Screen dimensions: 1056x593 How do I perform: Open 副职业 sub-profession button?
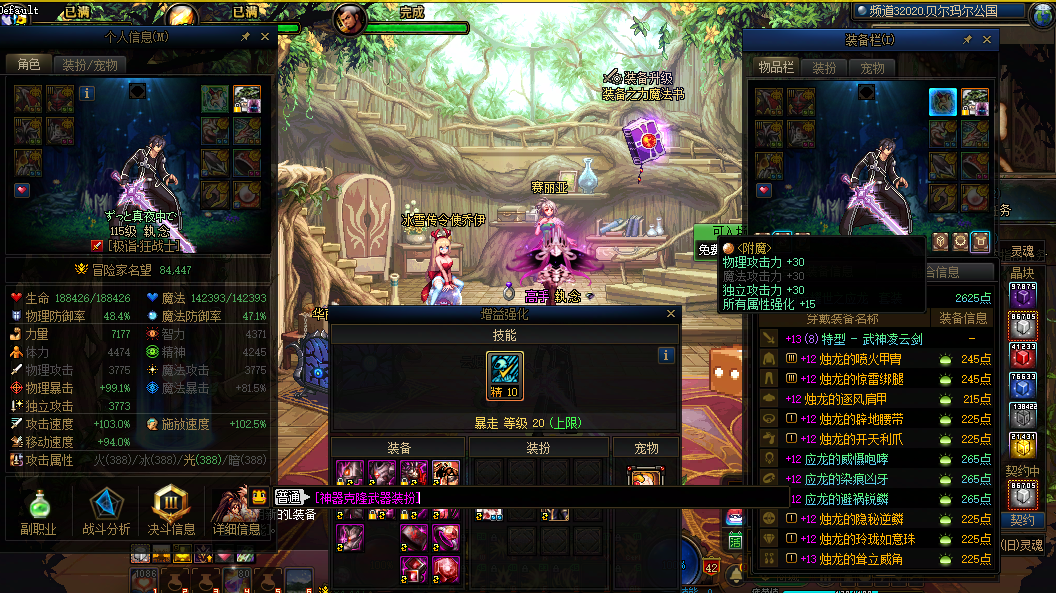click(38, 510)
